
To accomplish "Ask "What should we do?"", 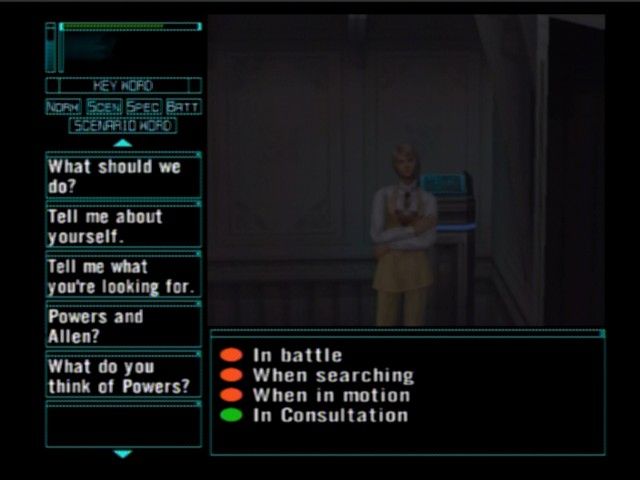I will click(123, 176).
